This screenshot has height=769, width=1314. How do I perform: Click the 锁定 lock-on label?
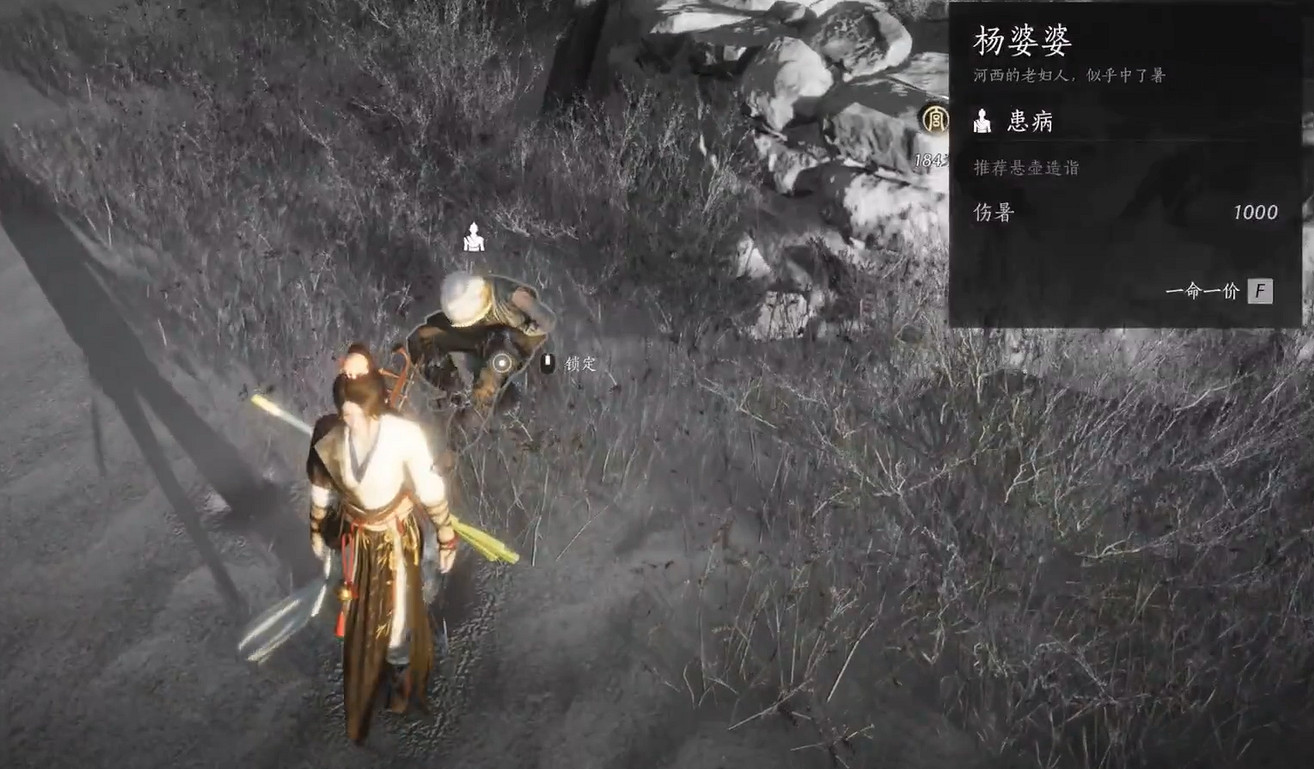pos(580,363)
